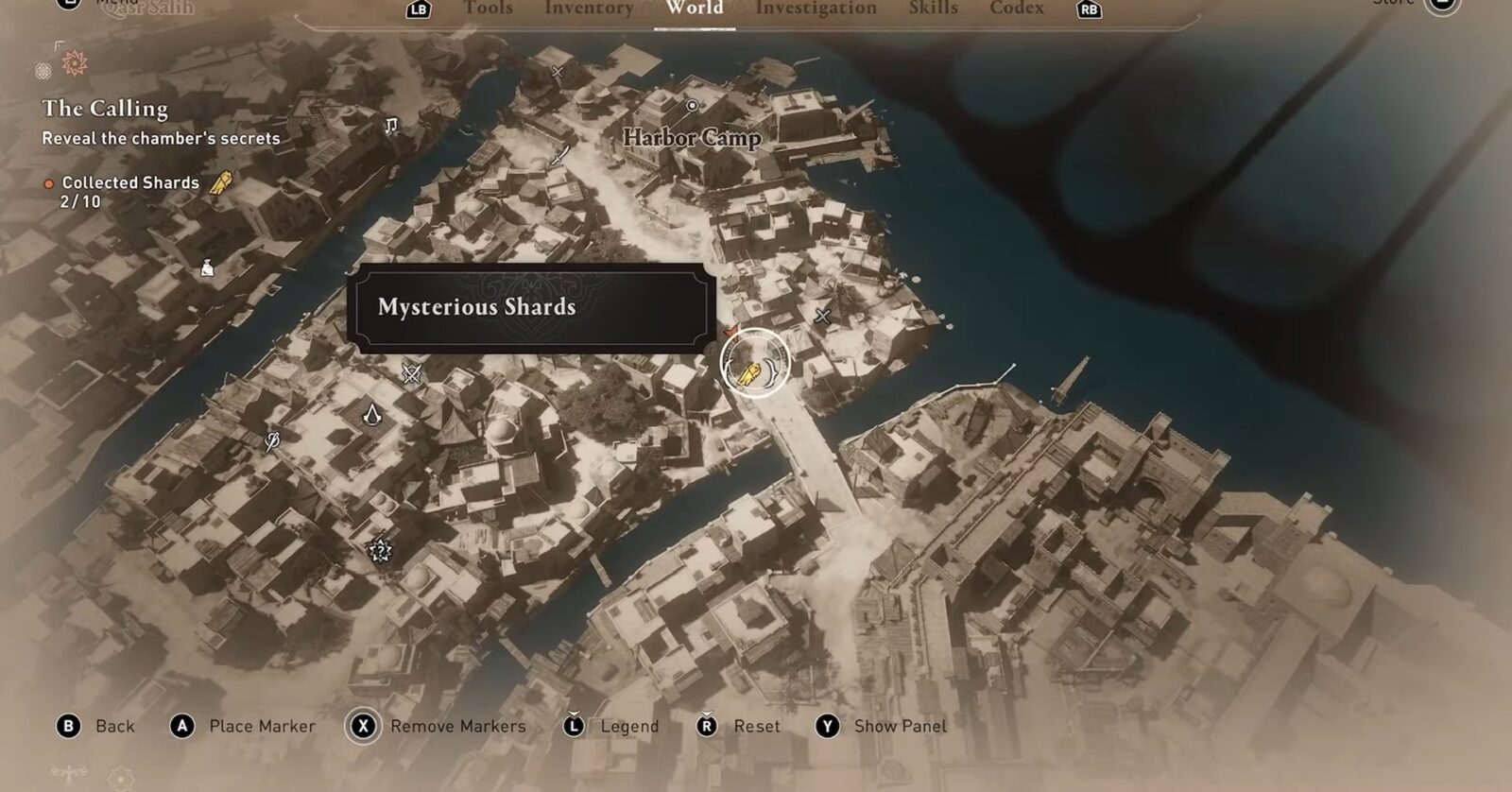Click the Harbor Camp location marker
Viewport: 1512px width, 792px height.
point(692,106)
